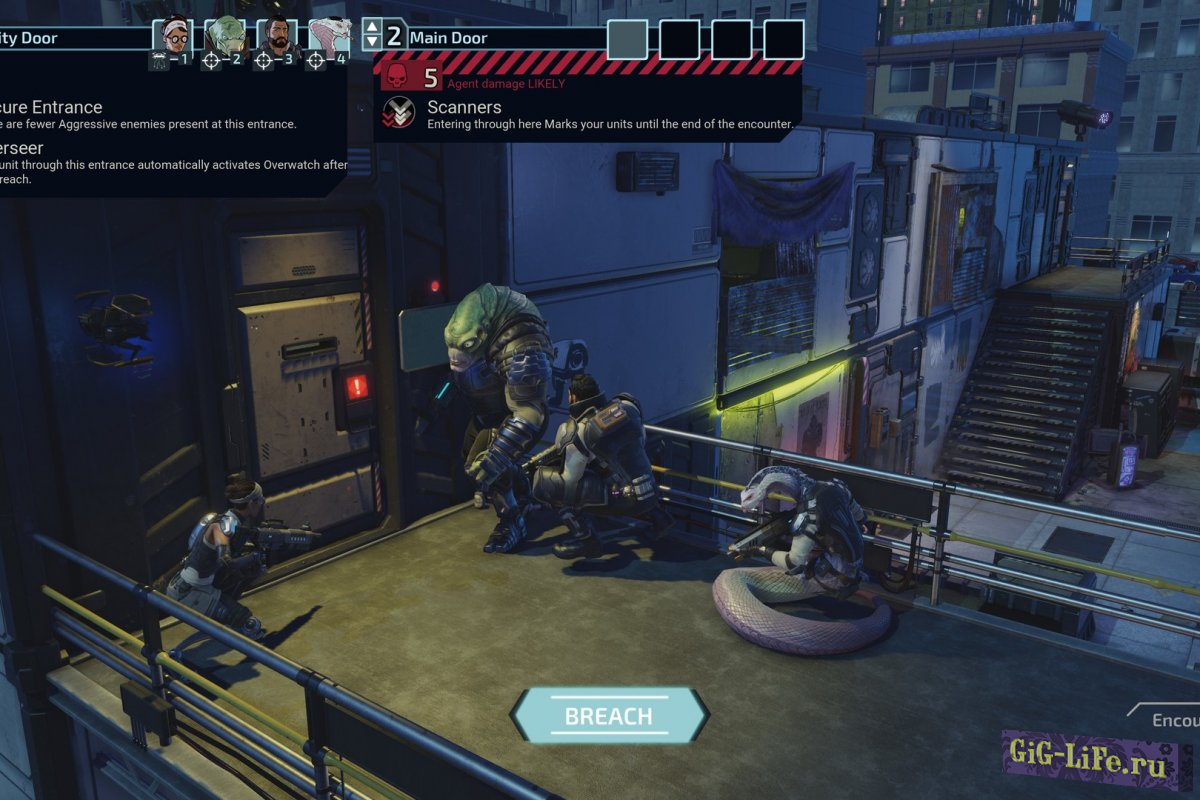Show the Scanners modifier icon details

coord(400,113)
